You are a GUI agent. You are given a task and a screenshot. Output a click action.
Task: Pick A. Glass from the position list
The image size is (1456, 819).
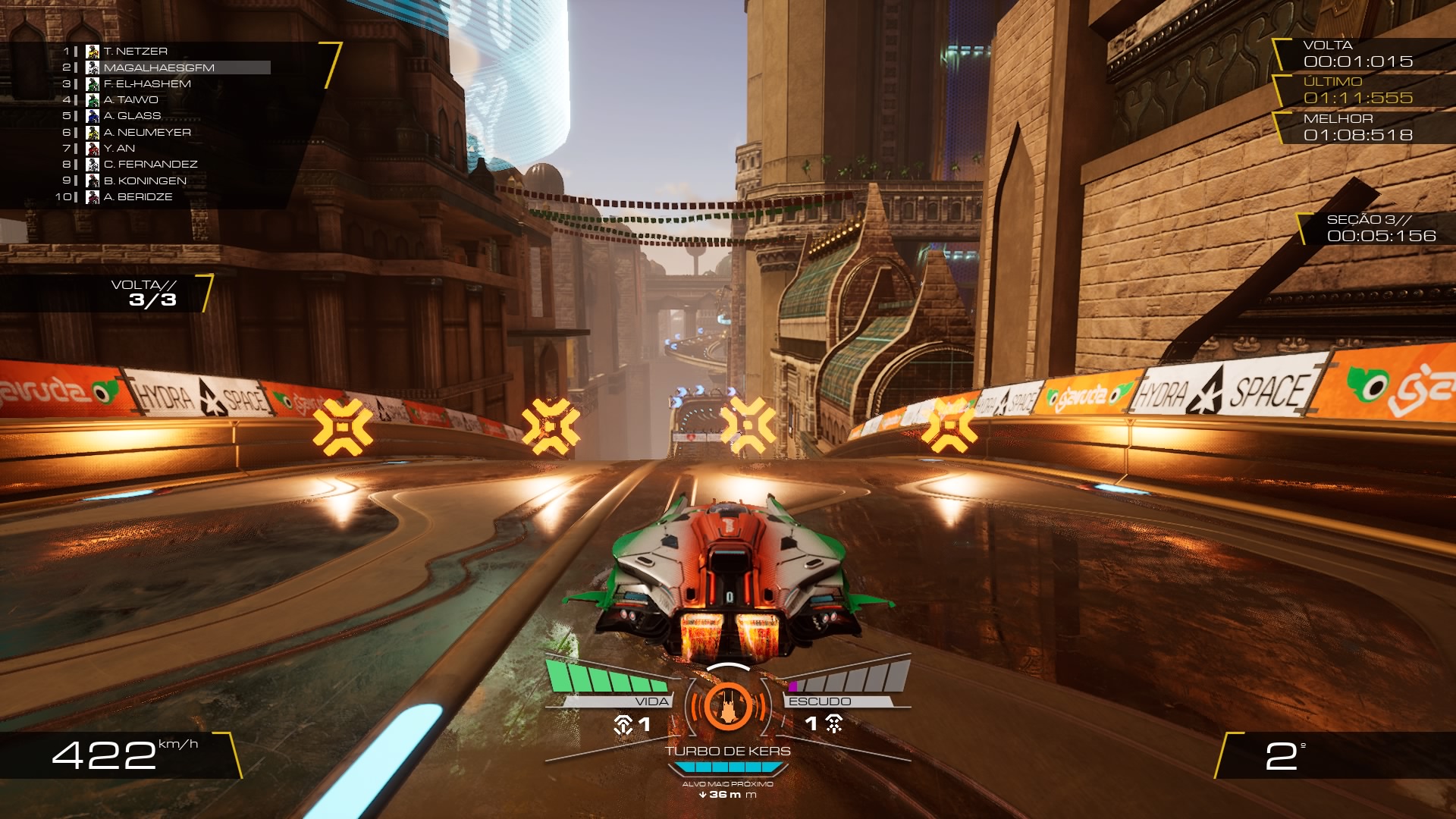coord(132,116)
